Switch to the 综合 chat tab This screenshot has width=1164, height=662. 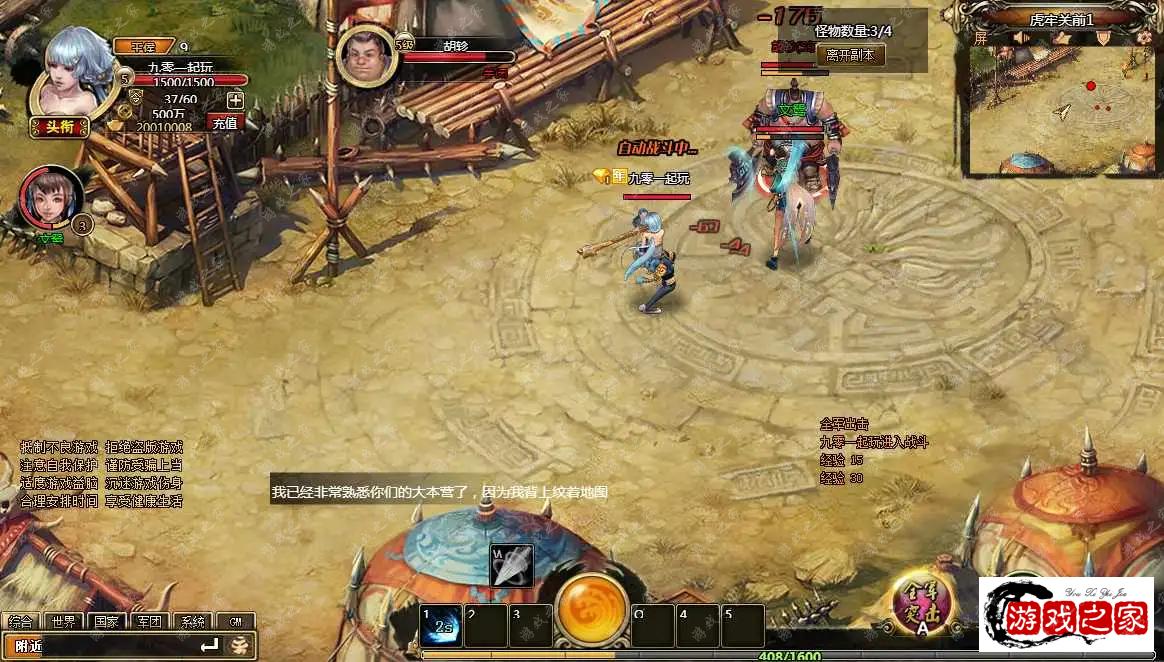click(x=21, y=621)
